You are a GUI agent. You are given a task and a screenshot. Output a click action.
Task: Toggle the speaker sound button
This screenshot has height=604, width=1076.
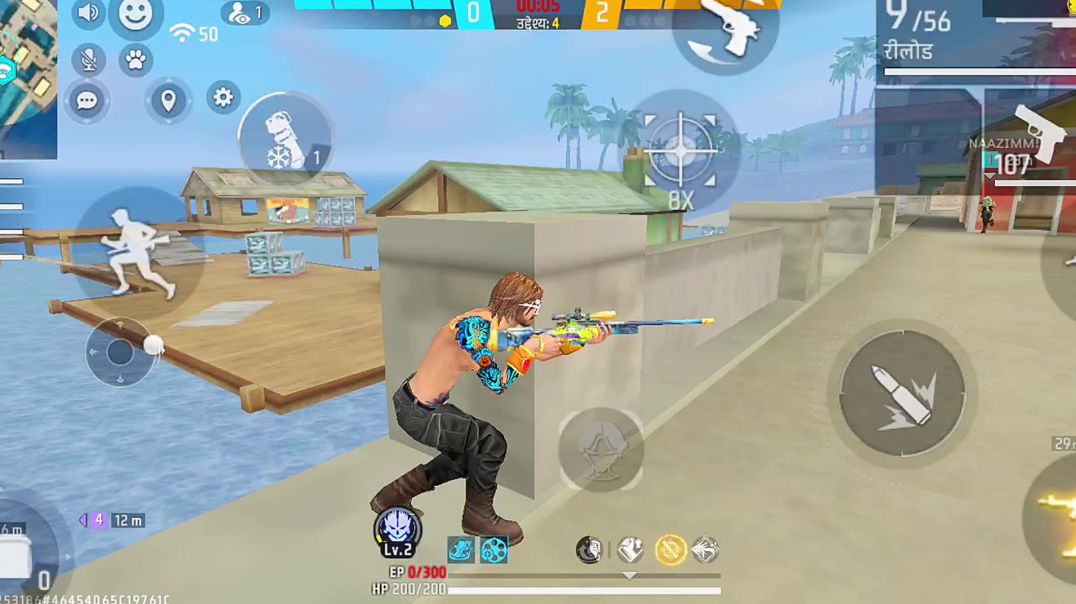pyautogui.click(x=89, y=13)
